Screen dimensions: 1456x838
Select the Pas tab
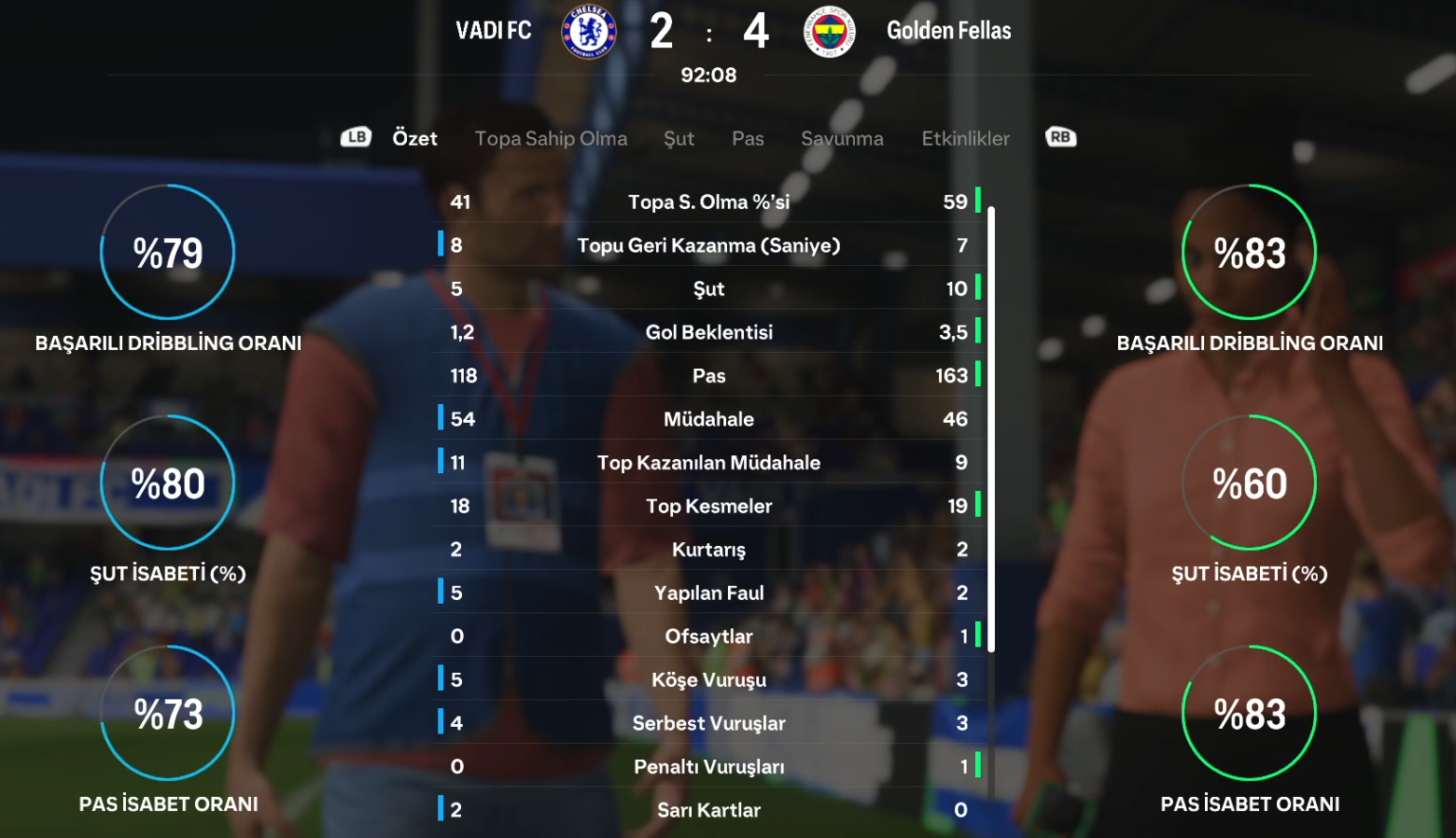click(747, 138)
